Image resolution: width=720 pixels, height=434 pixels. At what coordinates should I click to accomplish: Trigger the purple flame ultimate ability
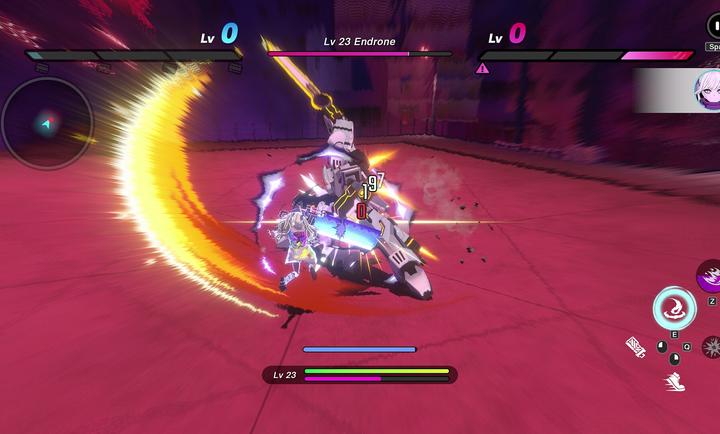click(711, 275)
